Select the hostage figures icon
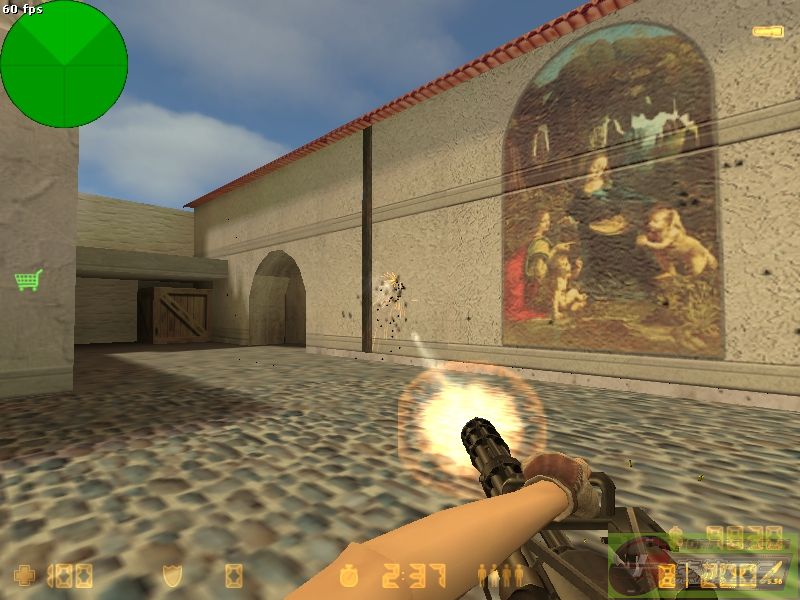Screen dimensions: 800x600 [x=501, y=576]
